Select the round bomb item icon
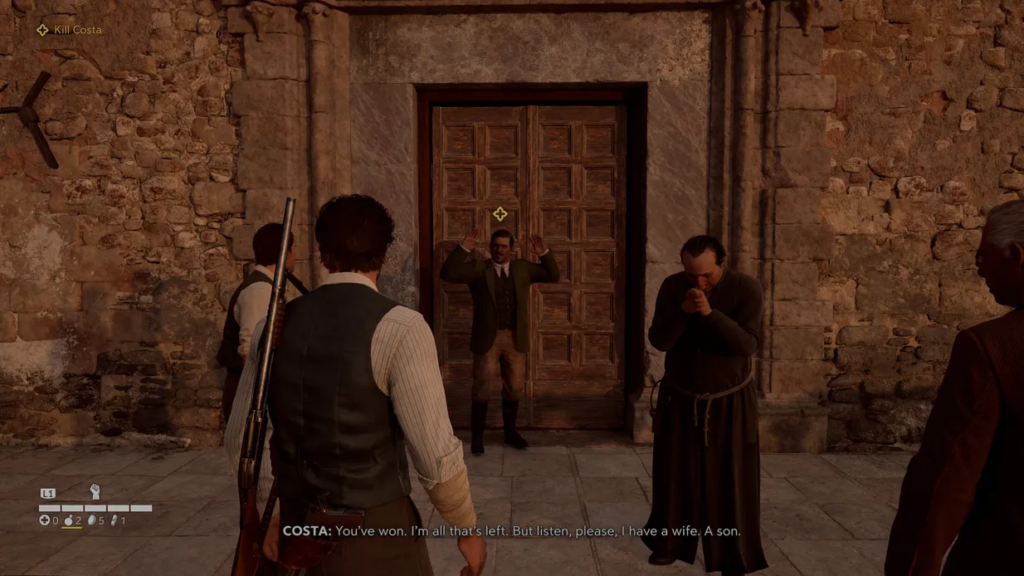 coord(69,520)
